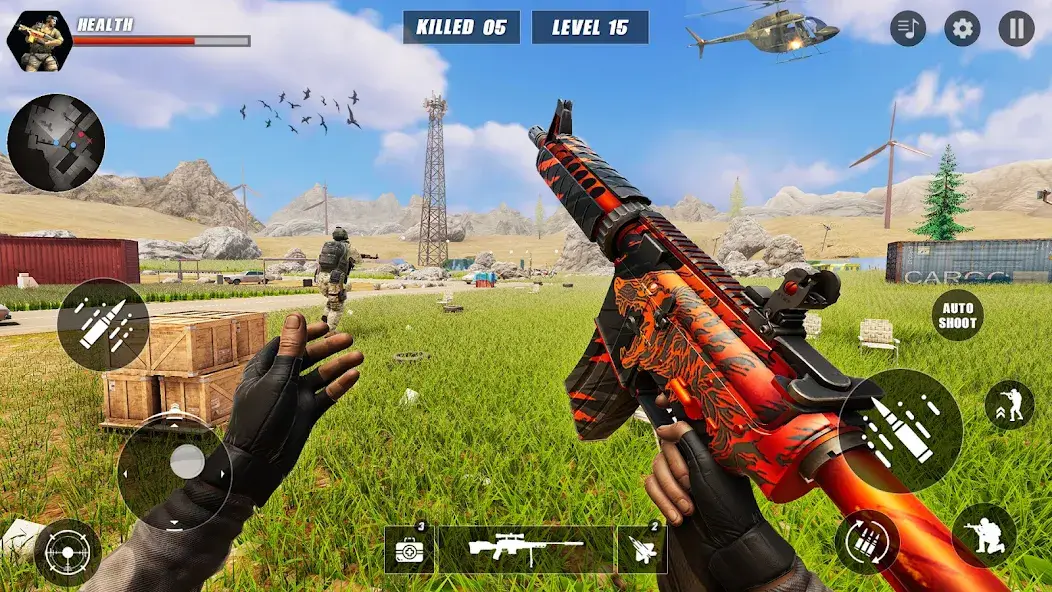The width and height of the screenshot is (1052, 592).
Task: Use the medkit slot
Action: (x=409, y=550)
